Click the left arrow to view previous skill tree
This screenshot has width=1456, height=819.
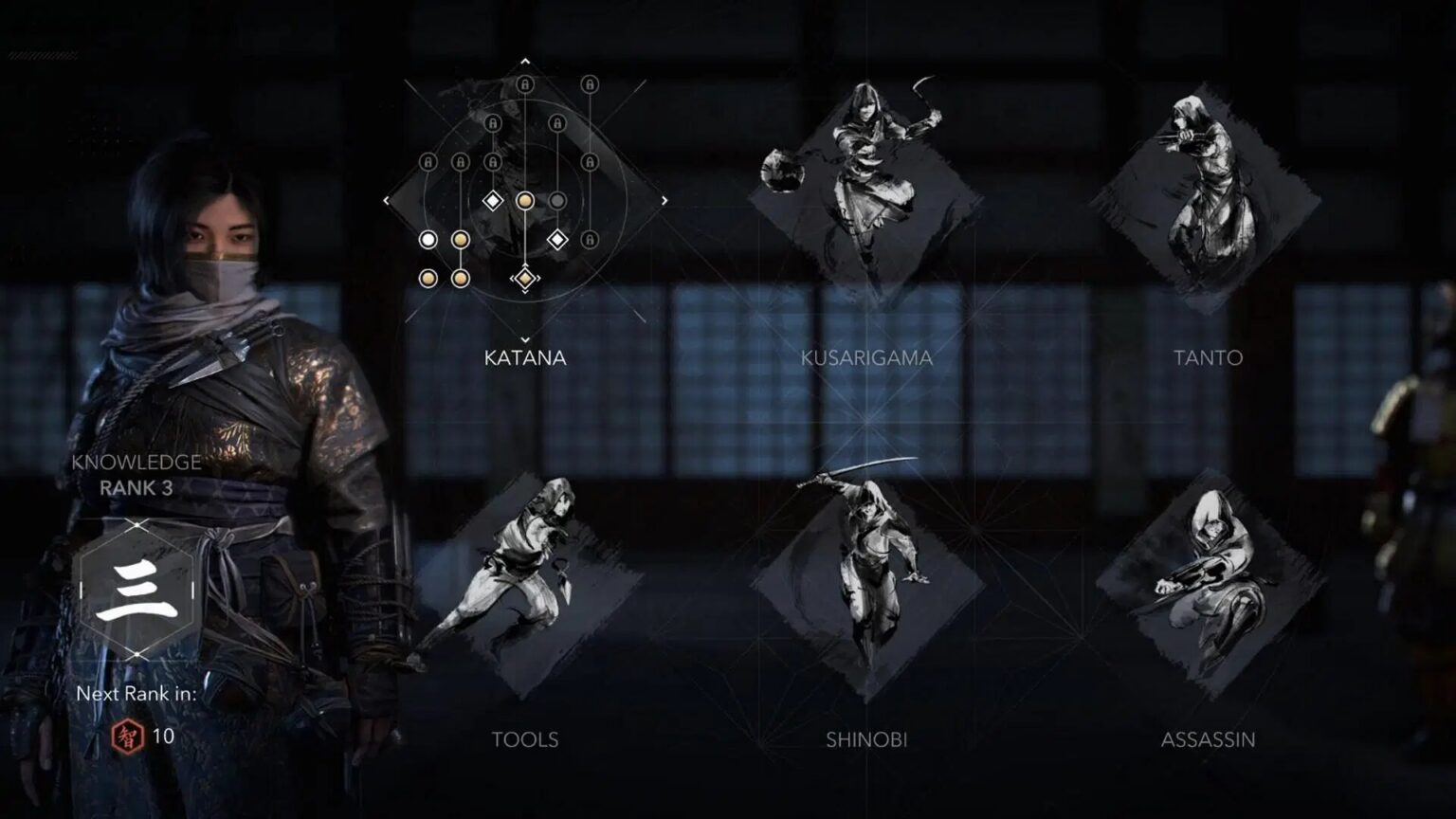[386, 199]
